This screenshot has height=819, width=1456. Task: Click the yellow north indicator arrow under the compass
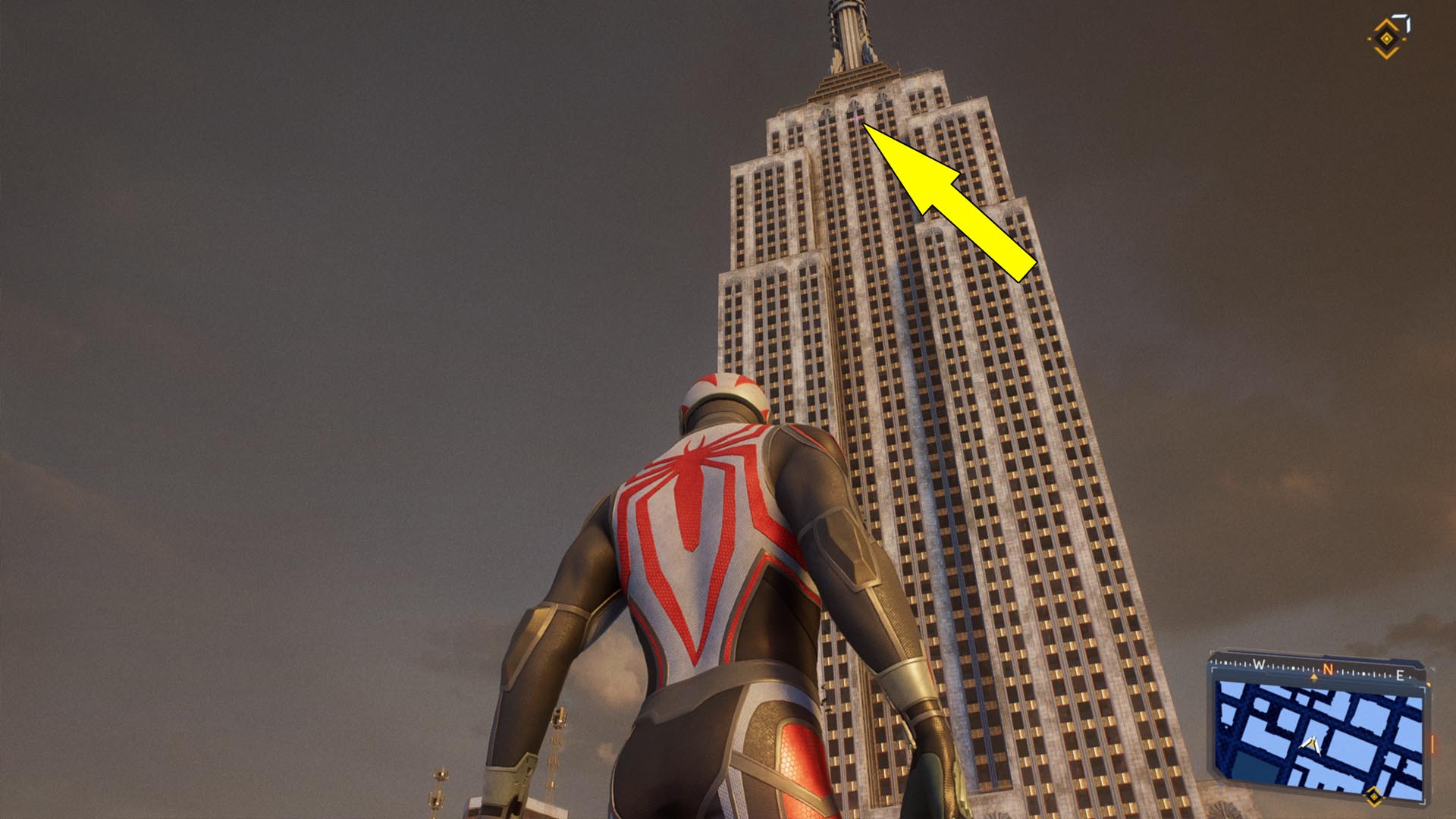coord(1314,677)
